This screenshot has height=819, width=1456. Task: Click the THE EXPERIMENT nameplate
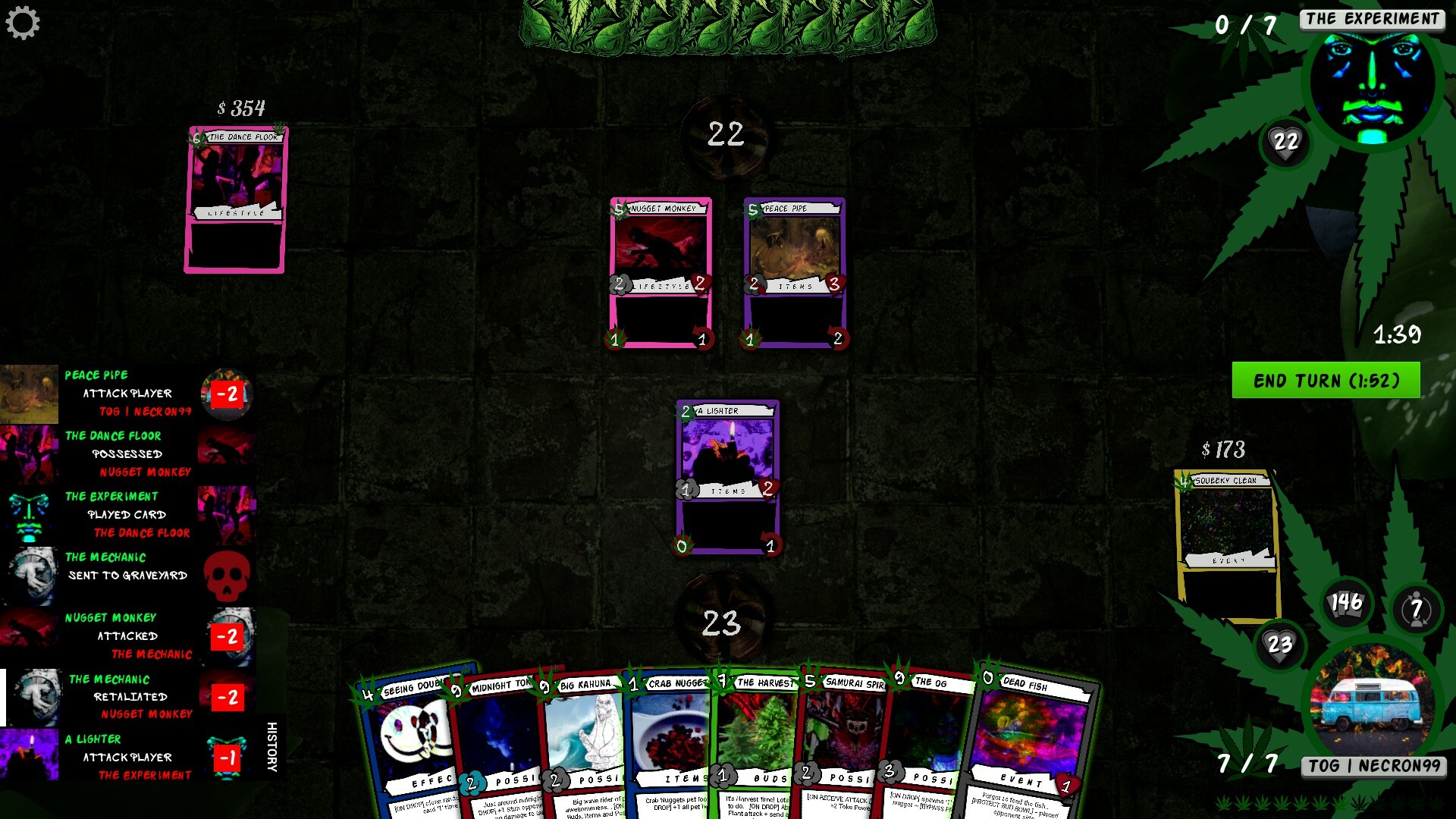pos(1374,20)
